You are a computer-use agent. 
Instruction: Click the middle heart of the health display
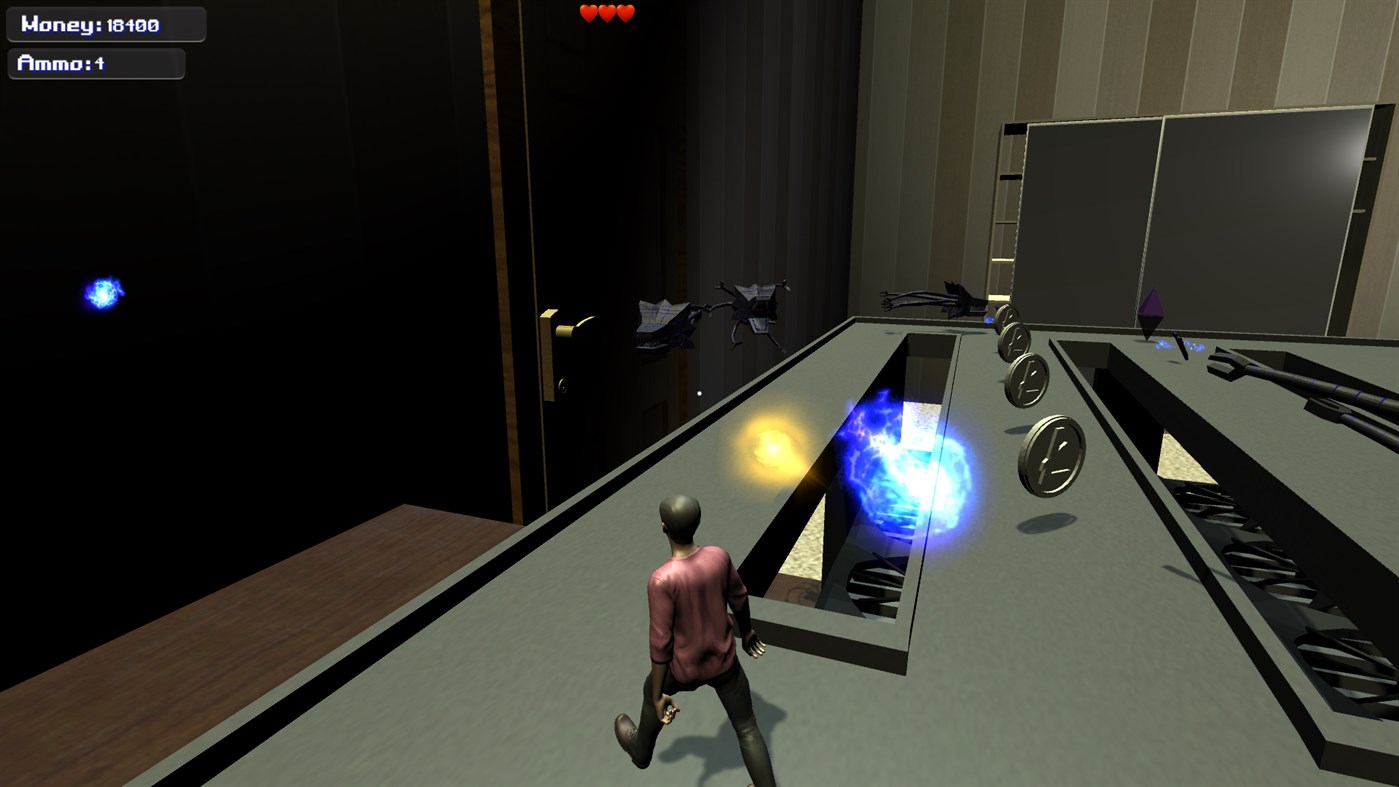point(606,13)
